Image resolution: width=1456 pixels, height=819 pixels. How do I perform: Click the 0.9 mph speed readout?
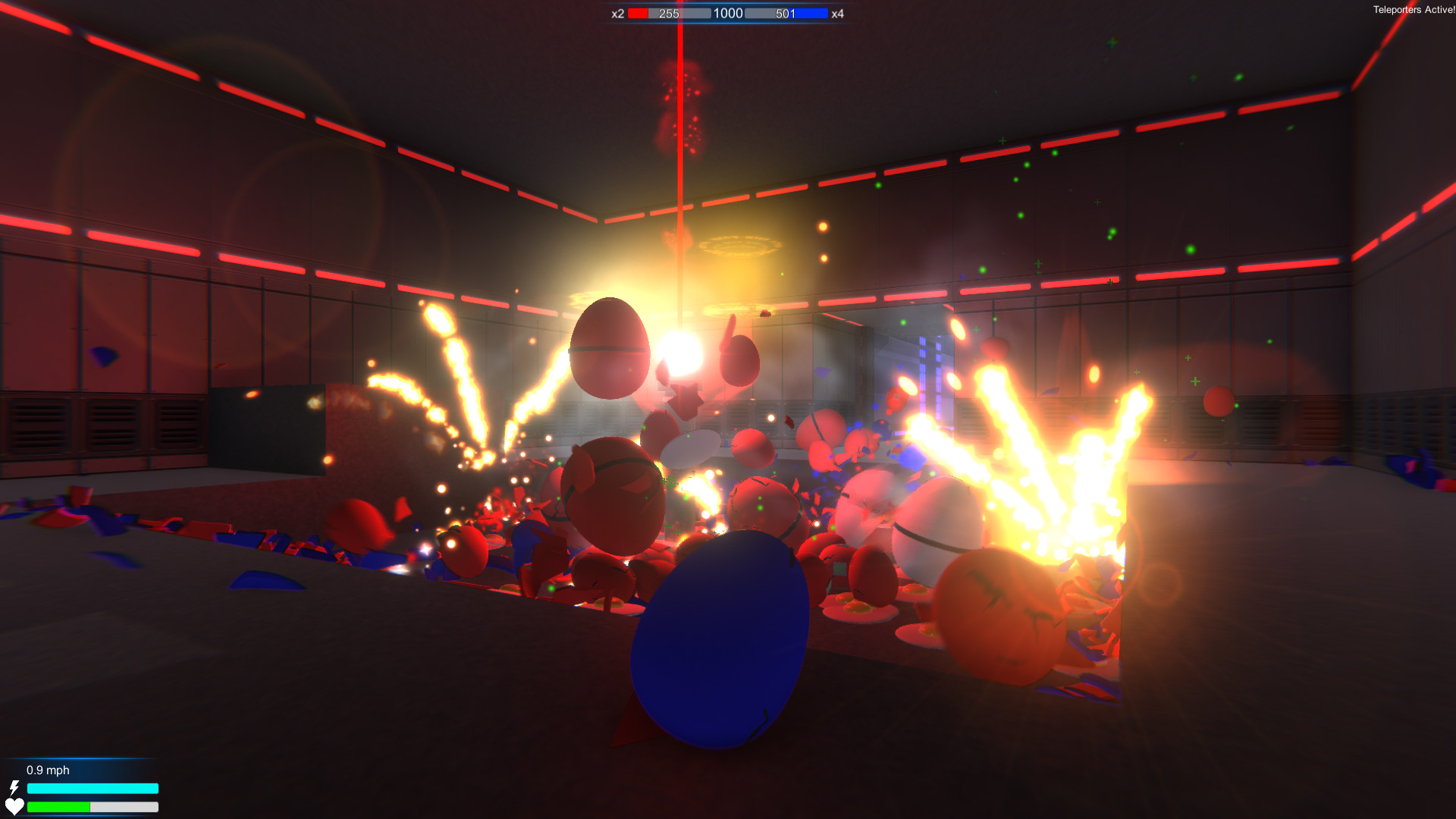coord(47,770)
